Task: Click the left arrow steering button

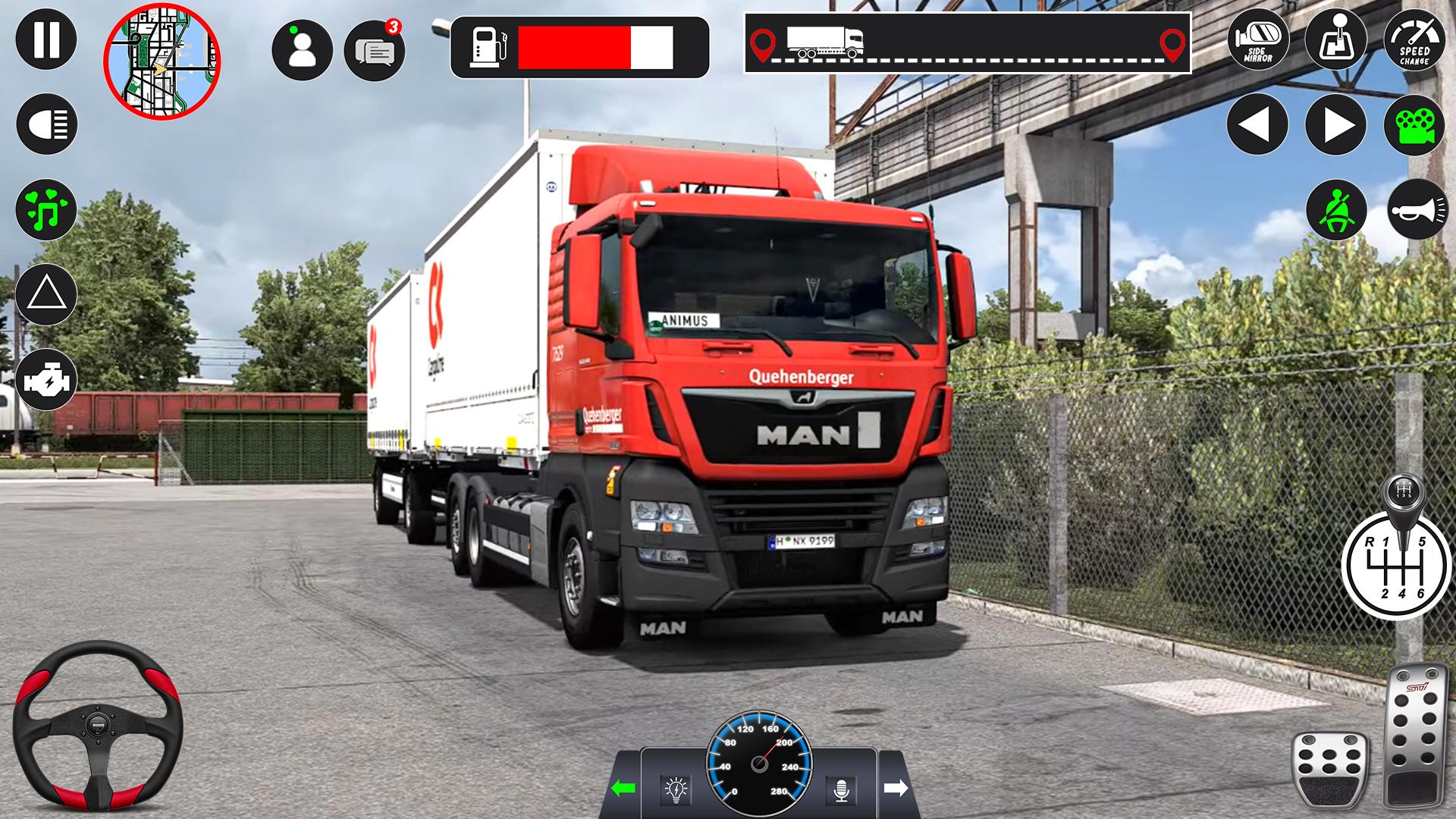Action: [x=1257, y=124]
